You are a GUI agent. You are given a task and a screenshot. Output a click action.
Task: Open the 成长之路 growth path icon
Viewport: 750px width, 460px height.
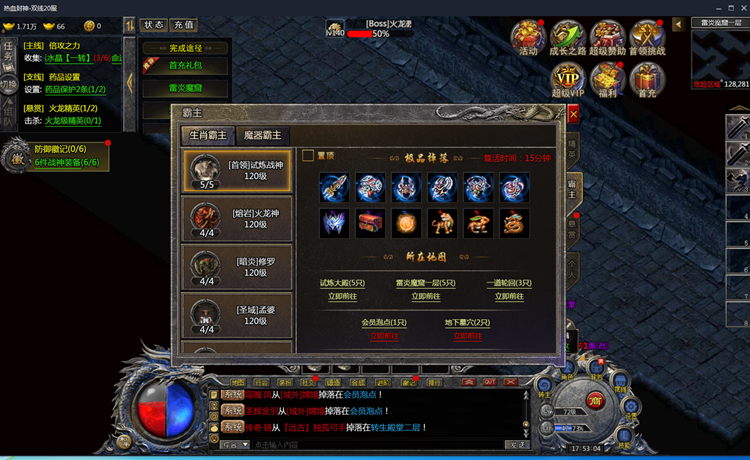[x=567, y=38]
